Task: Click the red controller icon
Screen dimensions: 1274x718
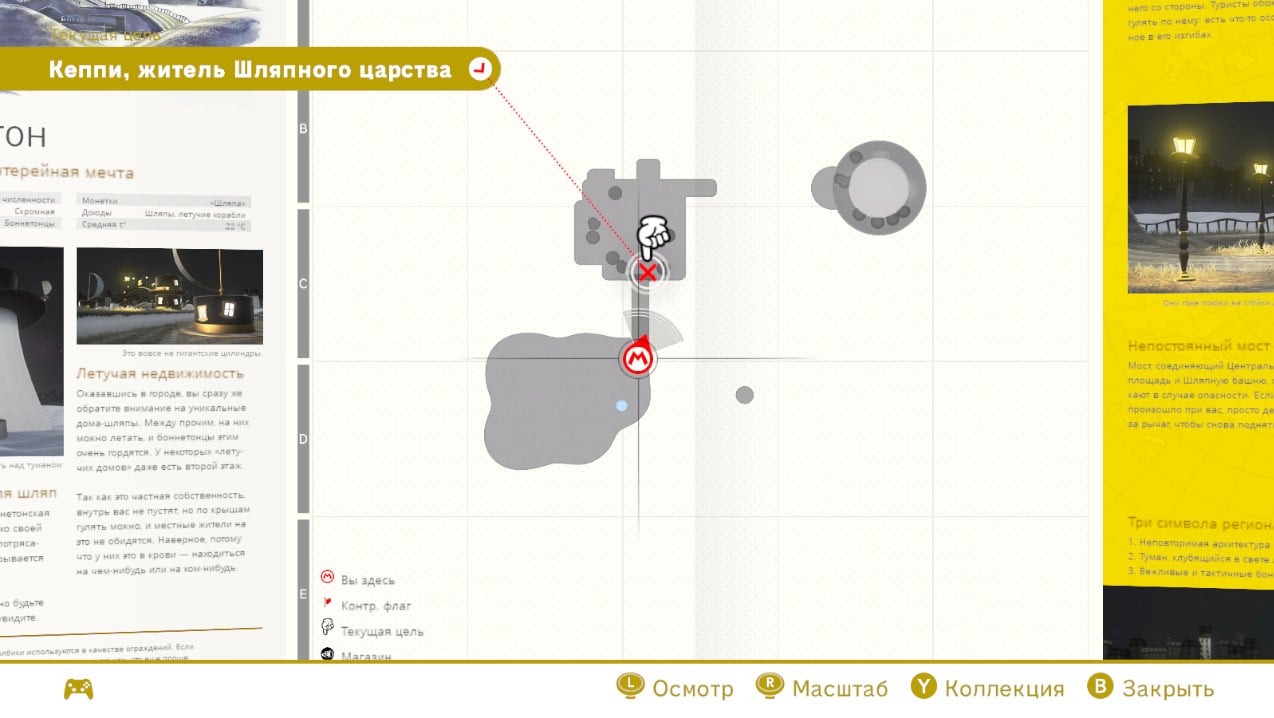Action: 78,689
